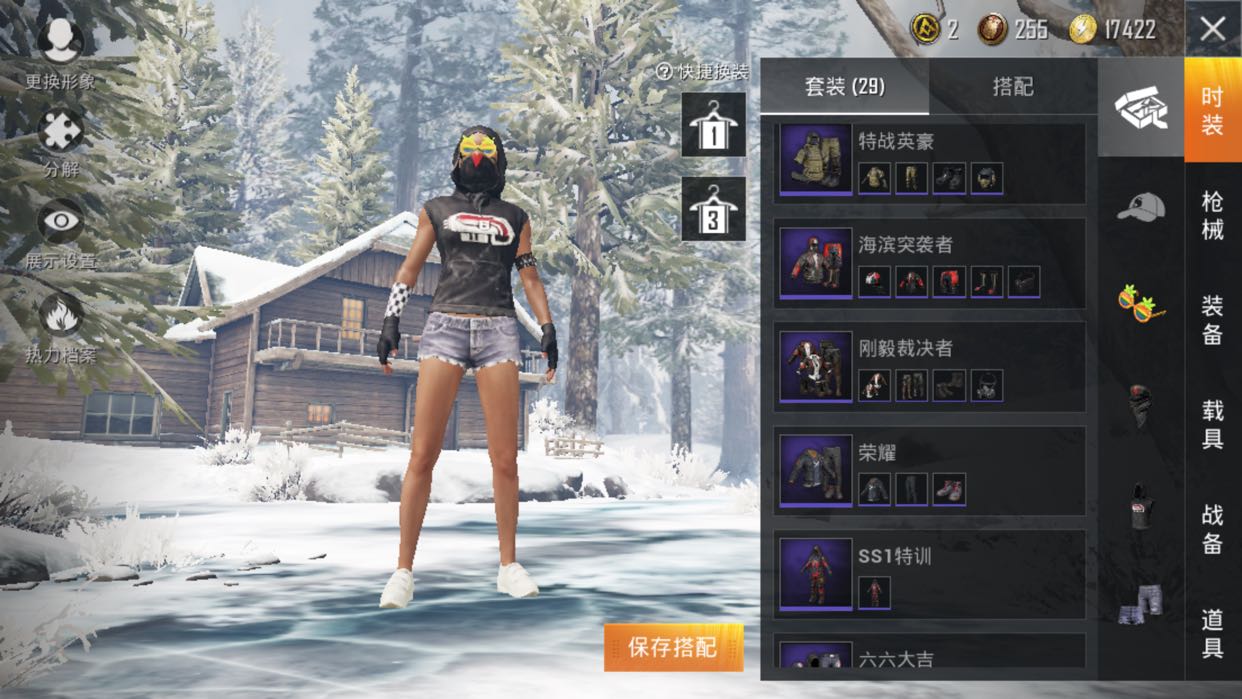Image resolution: width=1242 pixels, height=699 pixels.
Task: Show the pineapple glasses eyewear category
Action: click(1141, 302)
